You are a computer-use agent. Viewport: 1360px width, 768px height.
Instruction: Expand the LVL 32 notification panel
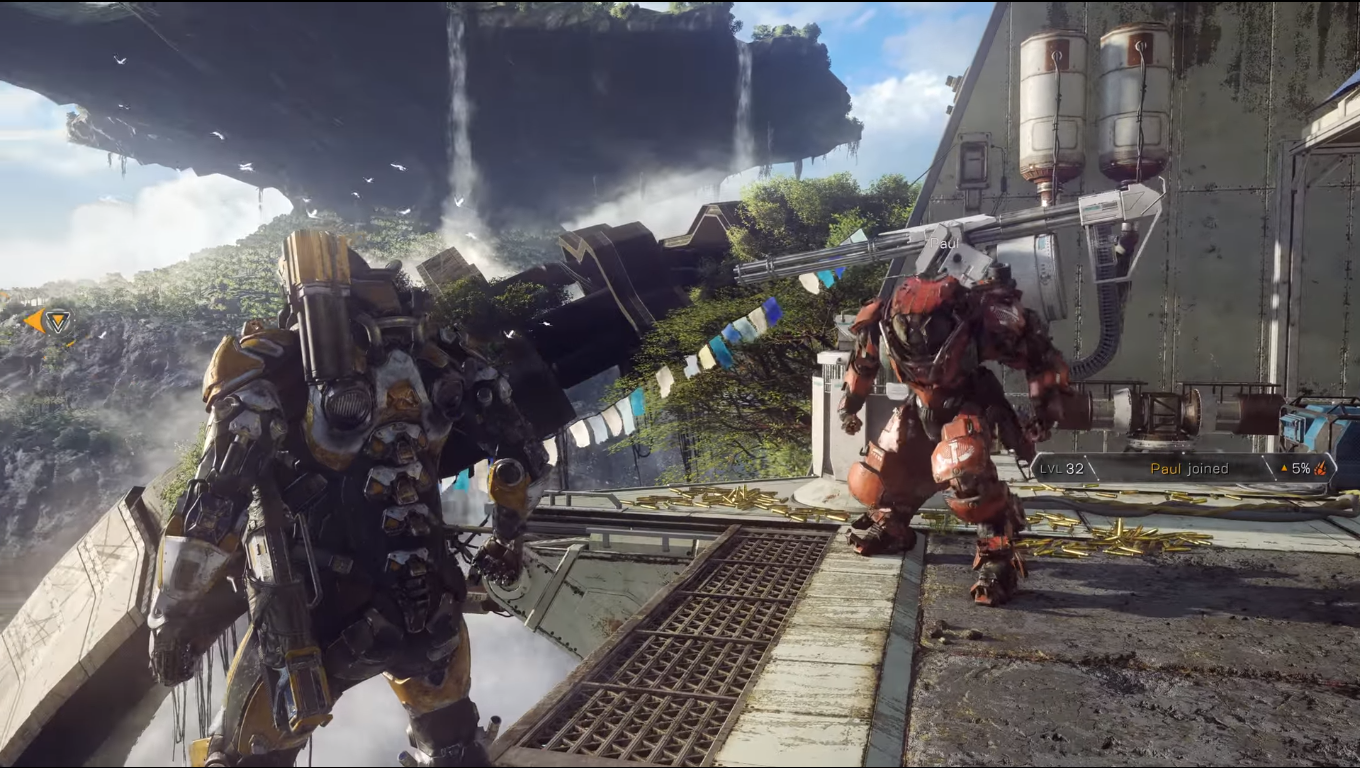tap(1062, 468)
